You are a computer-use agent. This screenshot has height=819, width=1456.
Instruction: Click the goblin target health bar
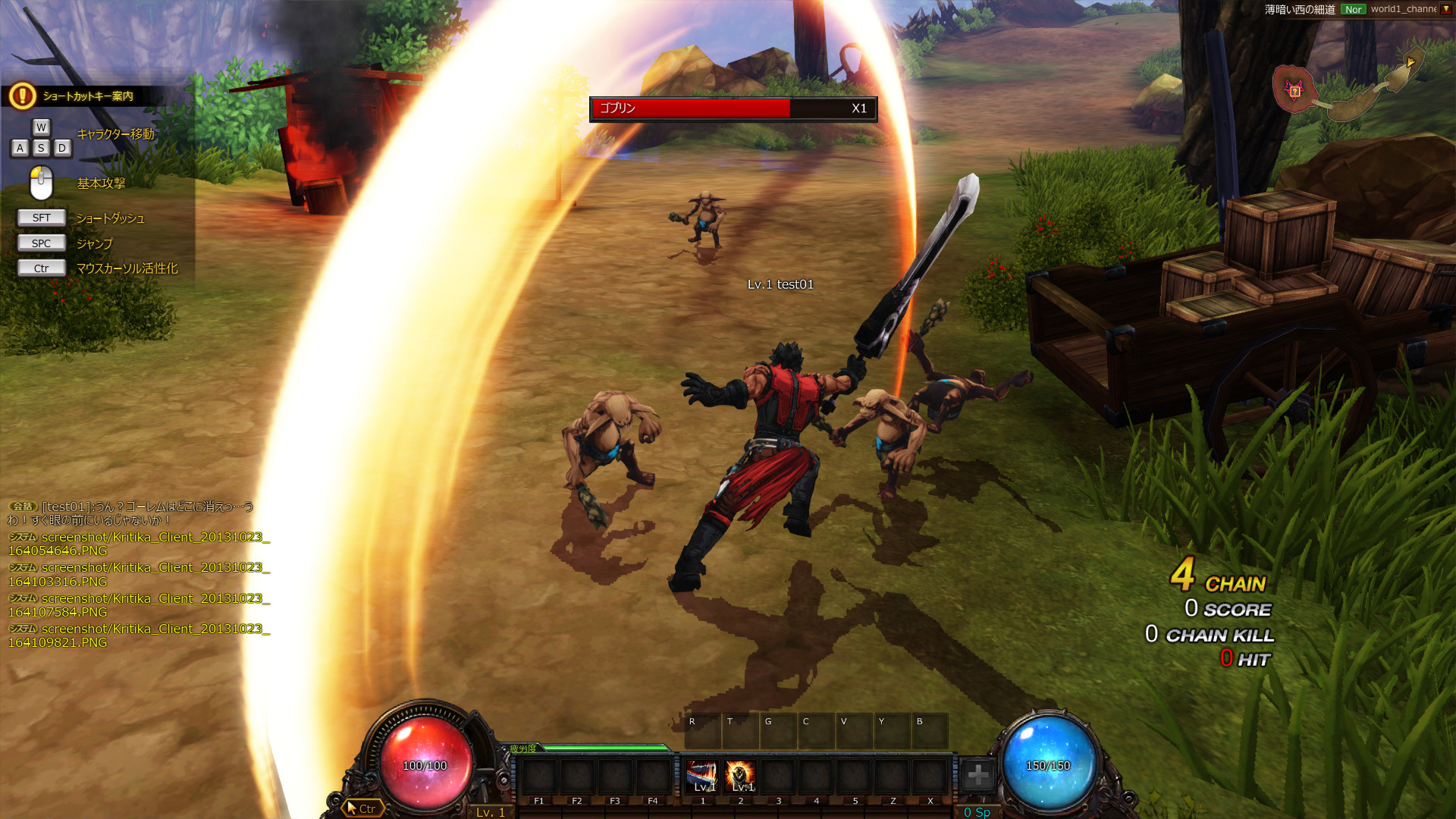tap(733, 108)
